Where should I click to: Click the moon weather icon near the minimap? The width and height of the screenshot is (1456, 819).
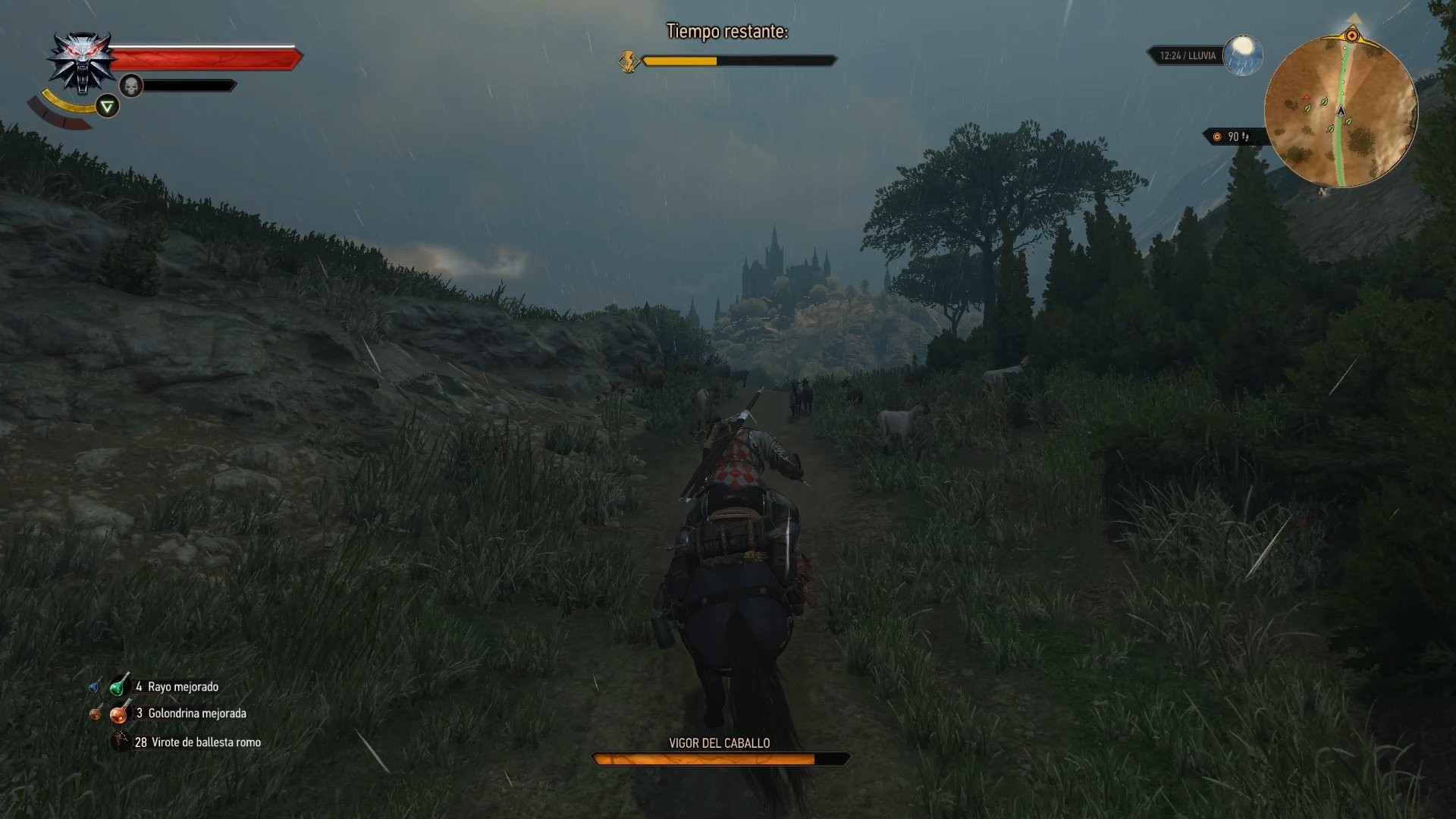pyautogui.click(x=1243, y=54)
